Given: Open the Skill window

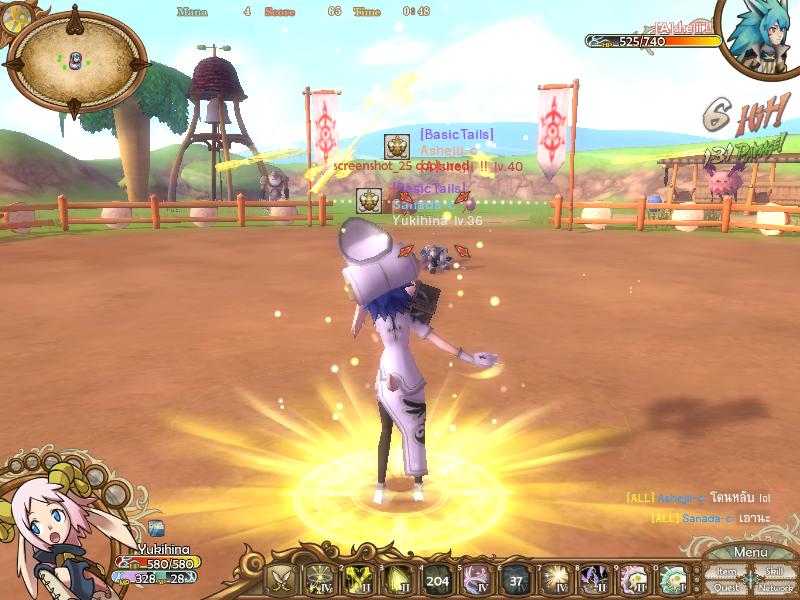Looking at the screenshot, I should [774, 572].
